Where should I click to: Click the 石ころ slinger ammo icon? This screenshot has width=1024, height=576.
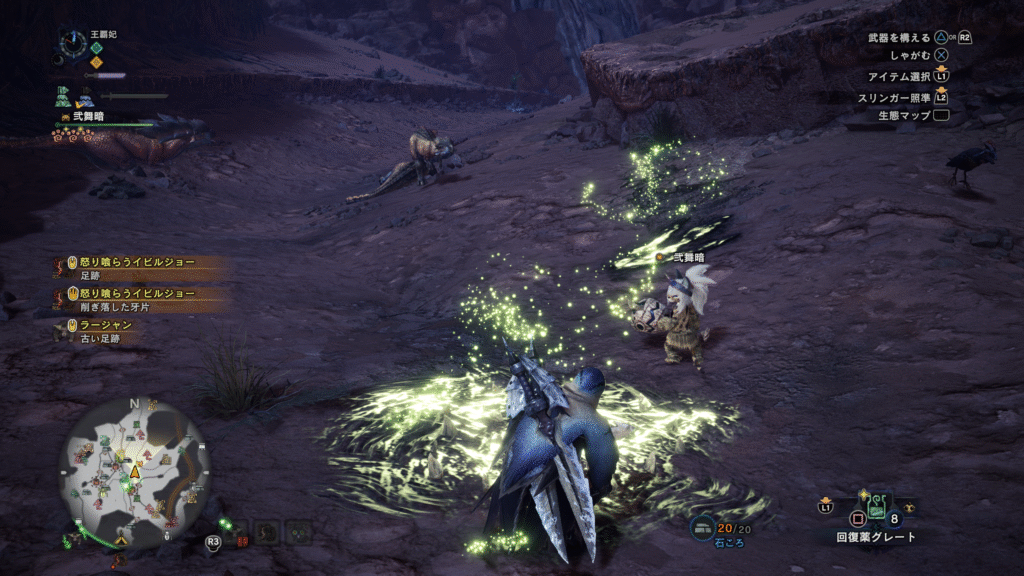point(704,527)
